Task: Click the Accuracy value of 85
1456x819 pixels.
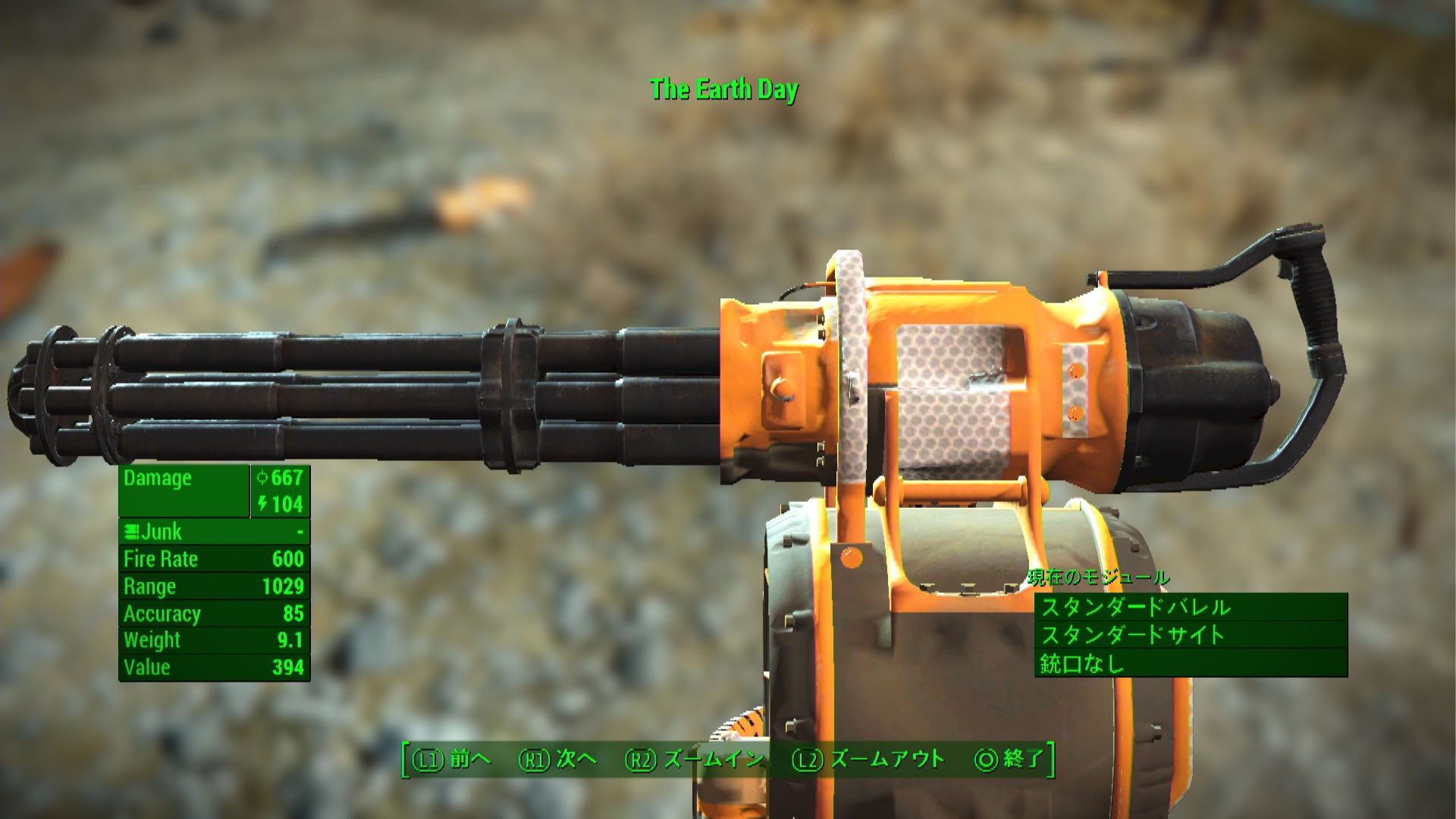Action: [x=295, y=613]
